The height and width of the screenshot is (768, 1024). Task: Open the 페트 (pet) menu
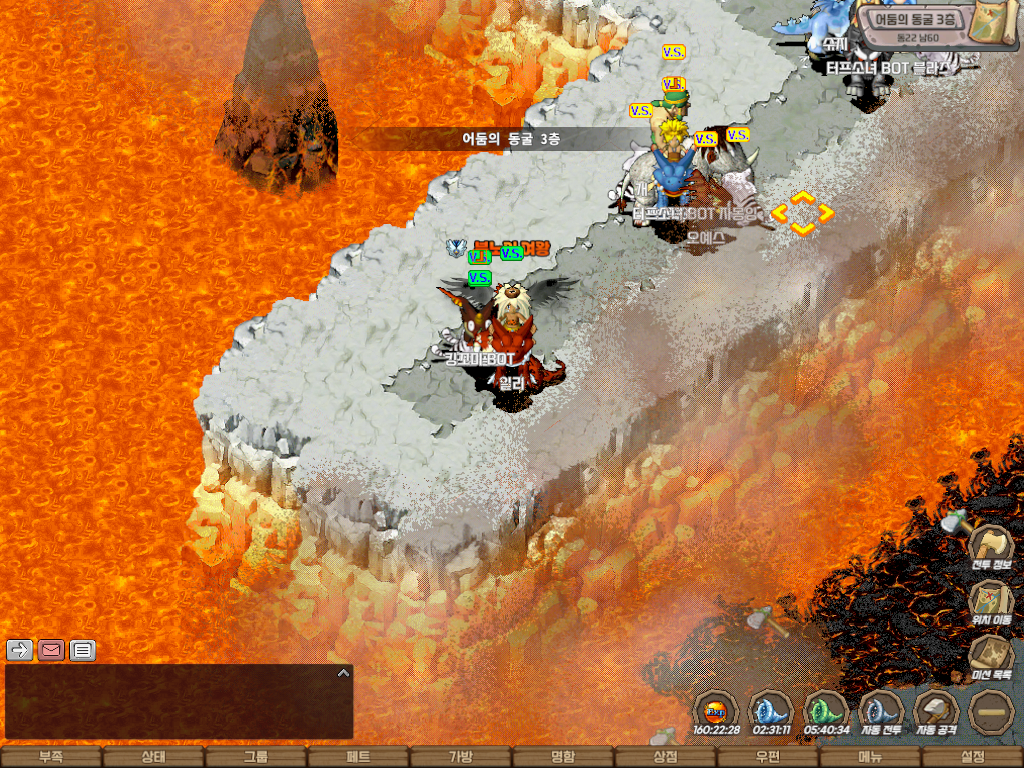(x=358, y=757)
